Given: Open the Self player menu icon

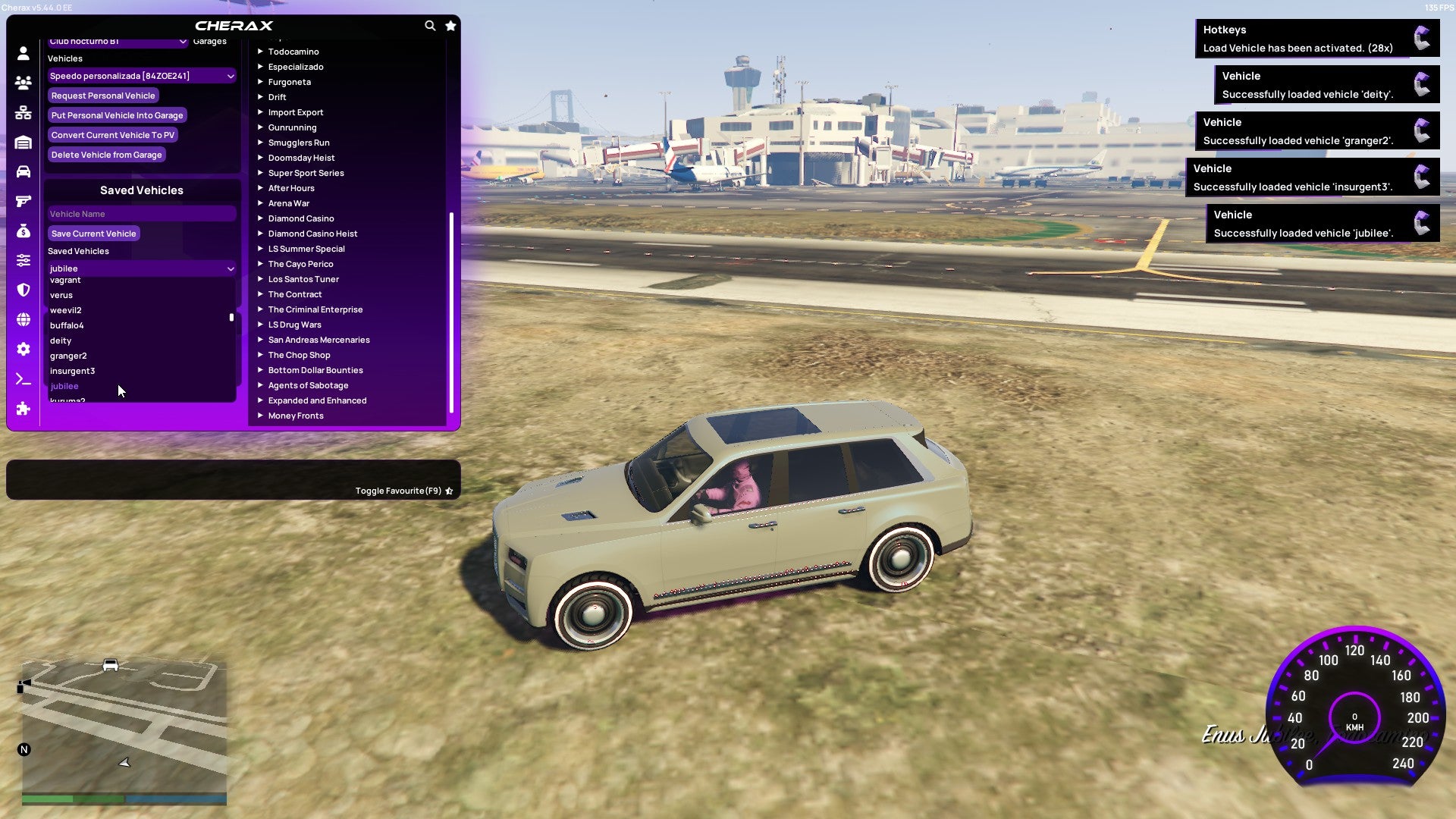Looking at the screenshot, I should click(23, 52).
